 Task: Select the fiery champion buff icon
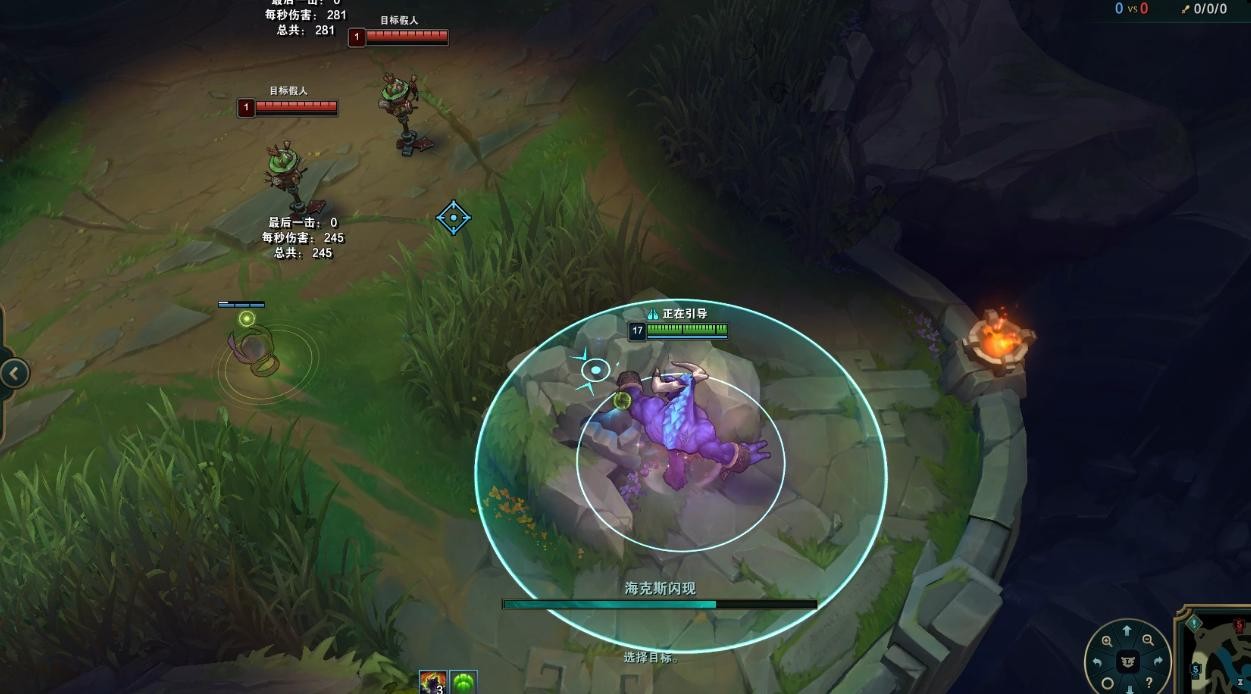tap(433, 682)
